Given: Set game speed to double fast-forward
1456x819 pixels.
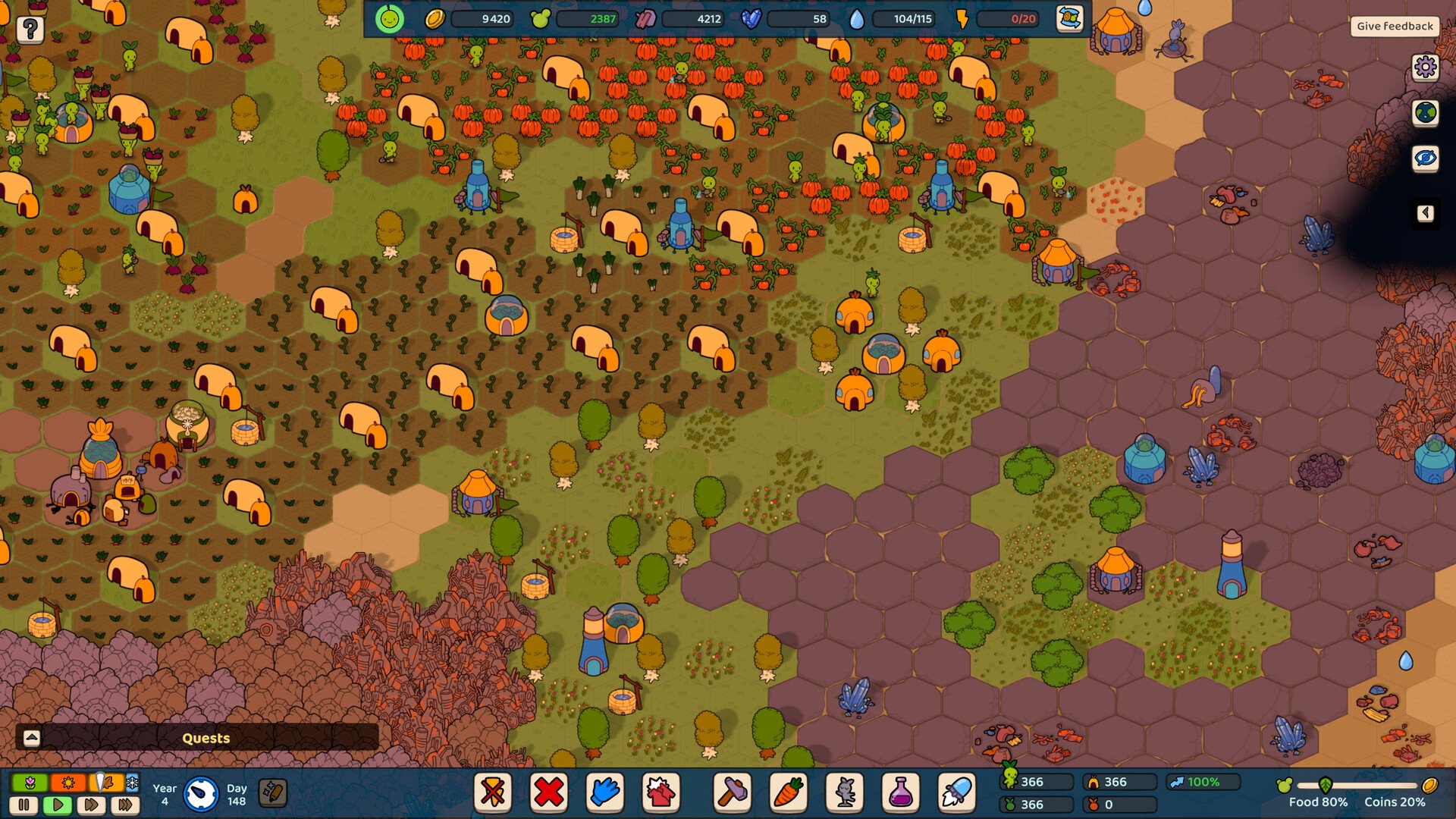Looking at the screenshot, I should click(92, 805).
